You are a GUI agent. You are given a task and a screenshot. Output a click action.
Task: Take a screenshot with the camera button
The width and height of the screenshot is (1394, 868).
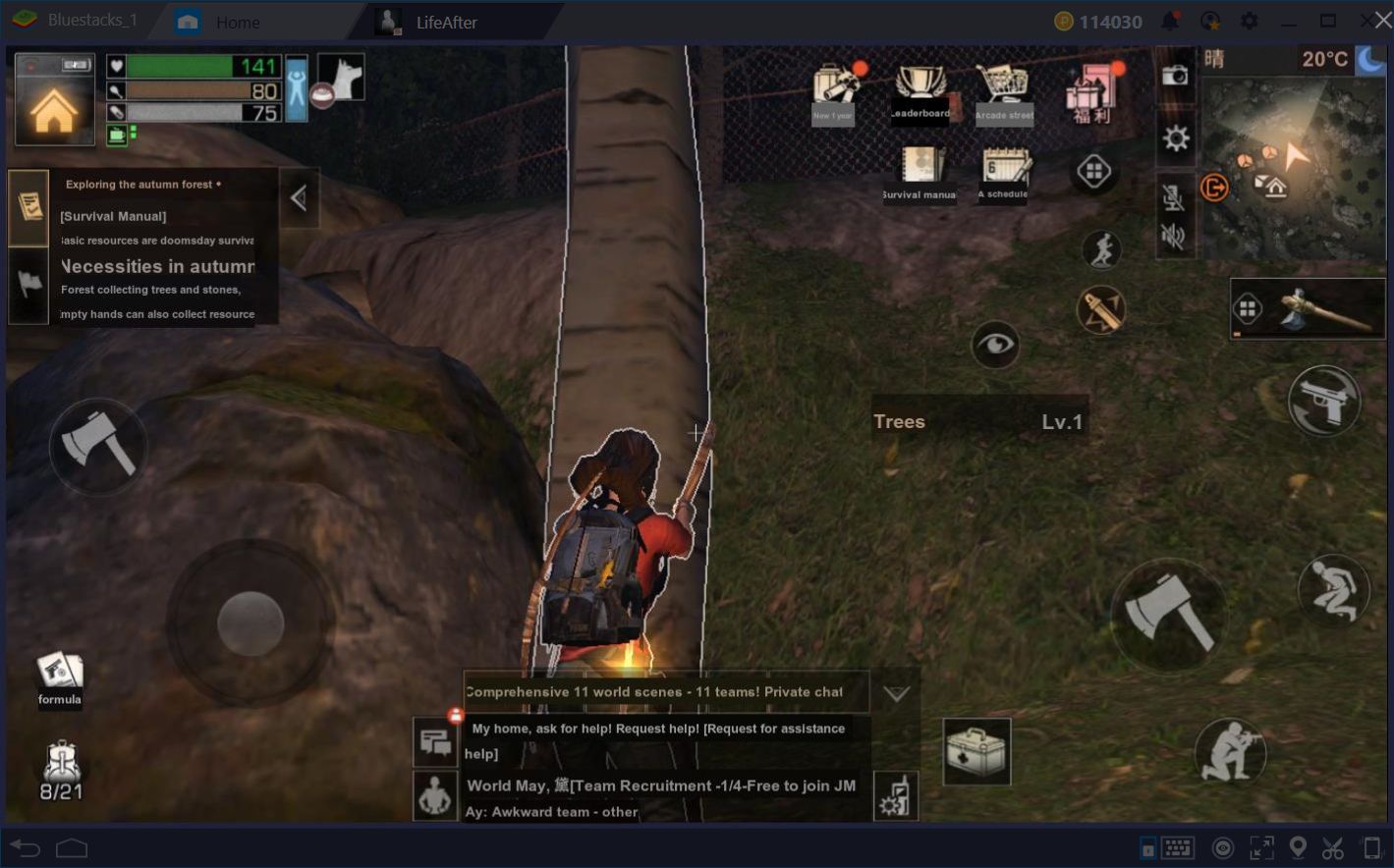click(1175, 76)
